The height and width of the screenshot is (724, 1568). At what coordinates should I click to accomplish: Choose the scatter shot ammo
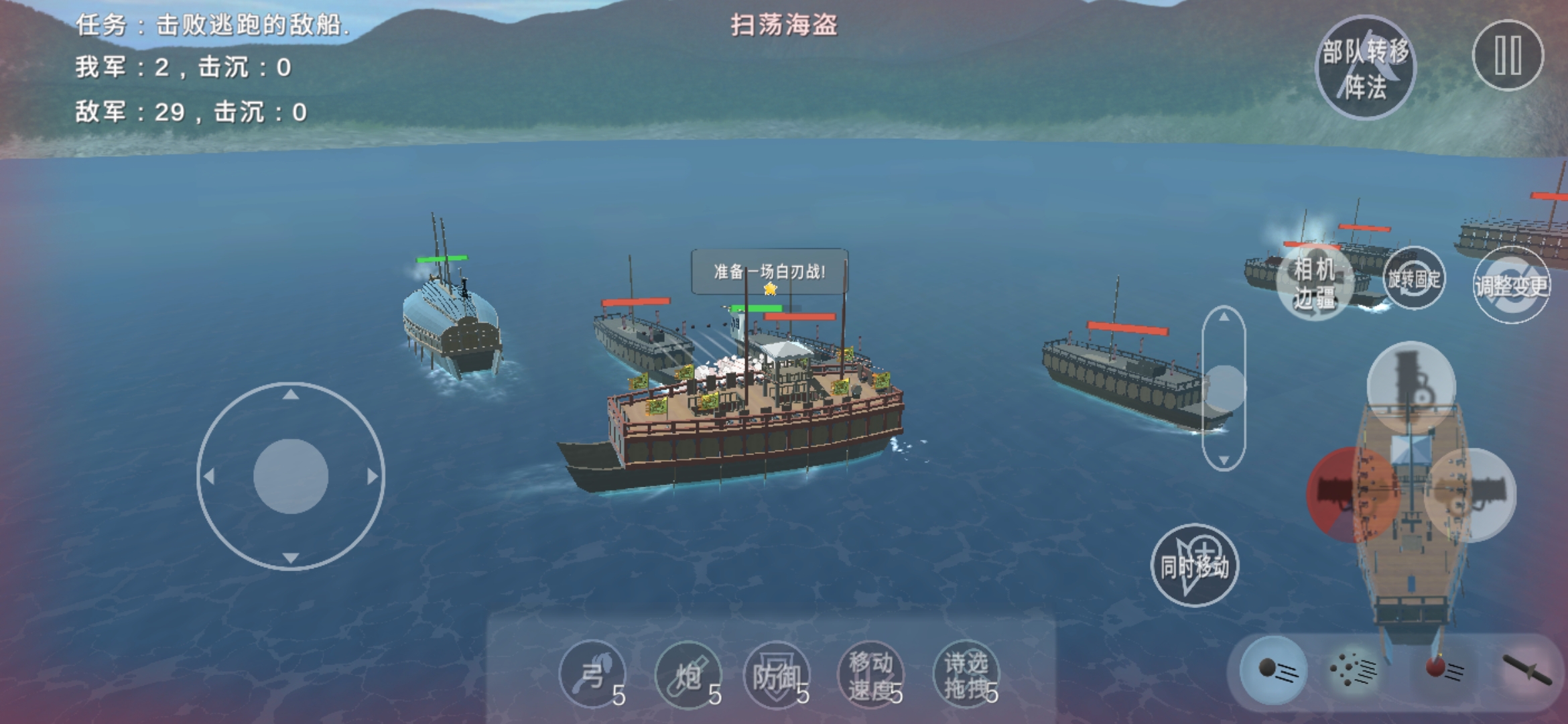click(x=1354, y=670)
